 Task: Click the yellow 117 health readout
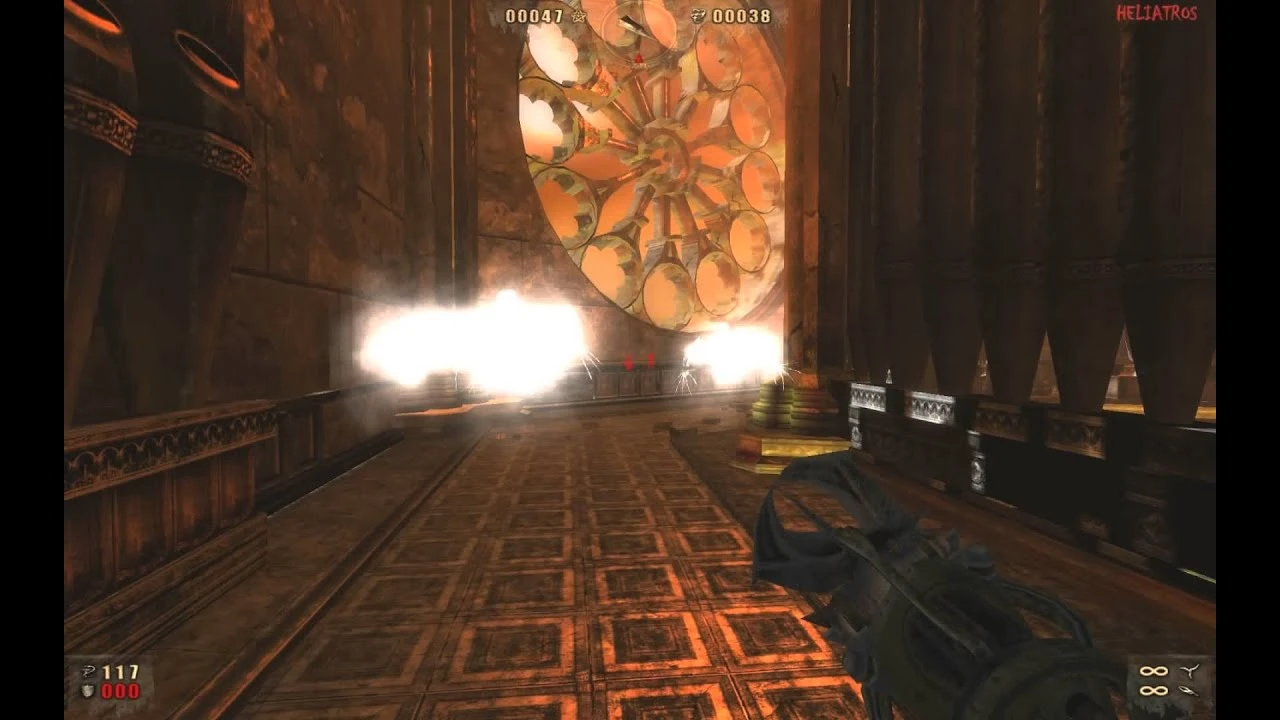120,671
